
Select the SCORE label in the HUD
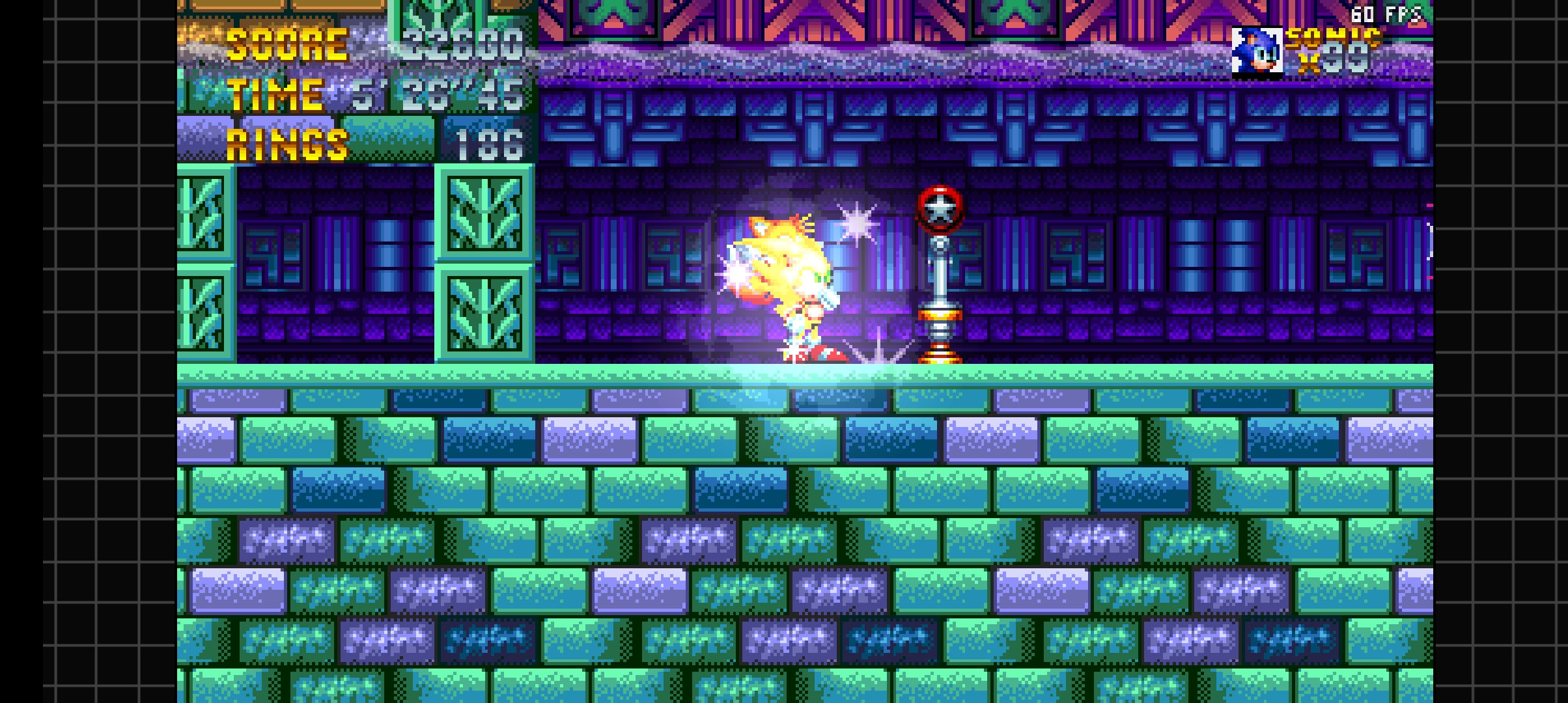coord(287,46)
